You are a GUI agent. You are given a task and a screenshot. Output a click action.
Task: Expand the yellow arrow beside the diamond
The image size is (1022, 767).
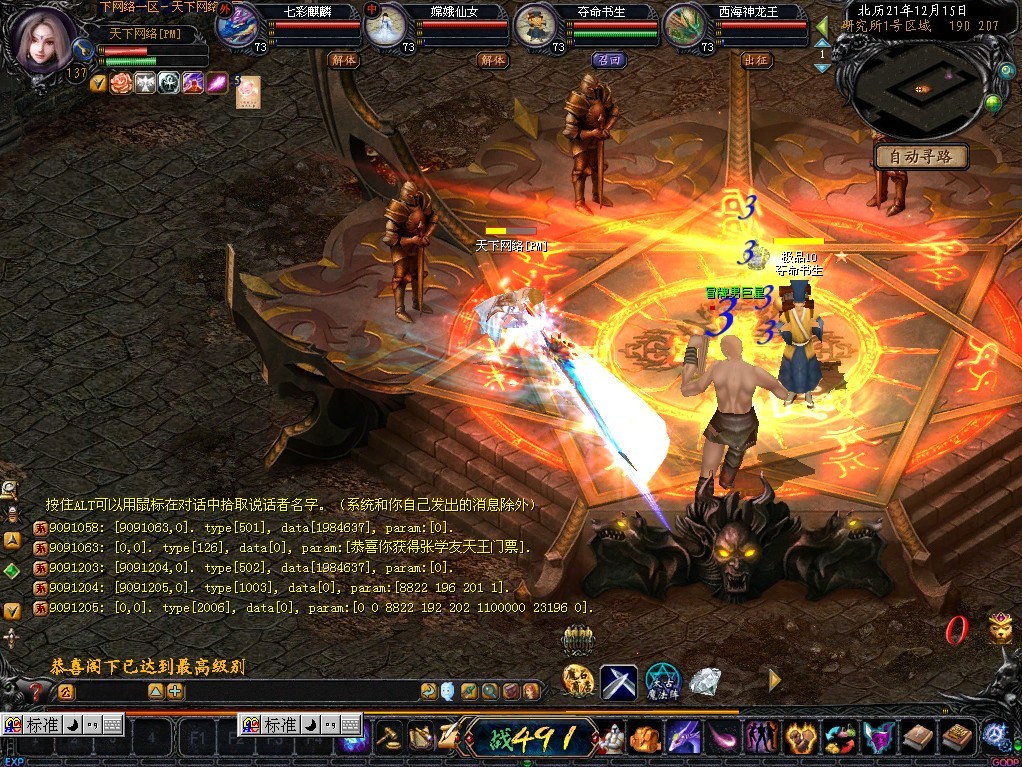[x=774, y=681]
